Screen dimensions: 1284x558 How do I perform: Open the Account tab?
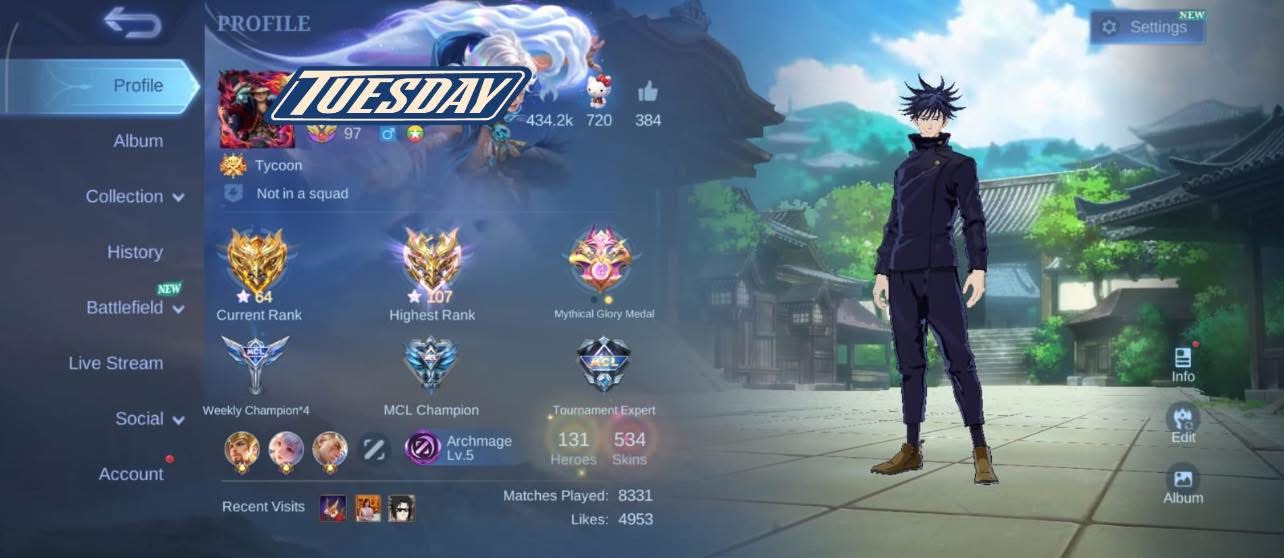(131, 474)
